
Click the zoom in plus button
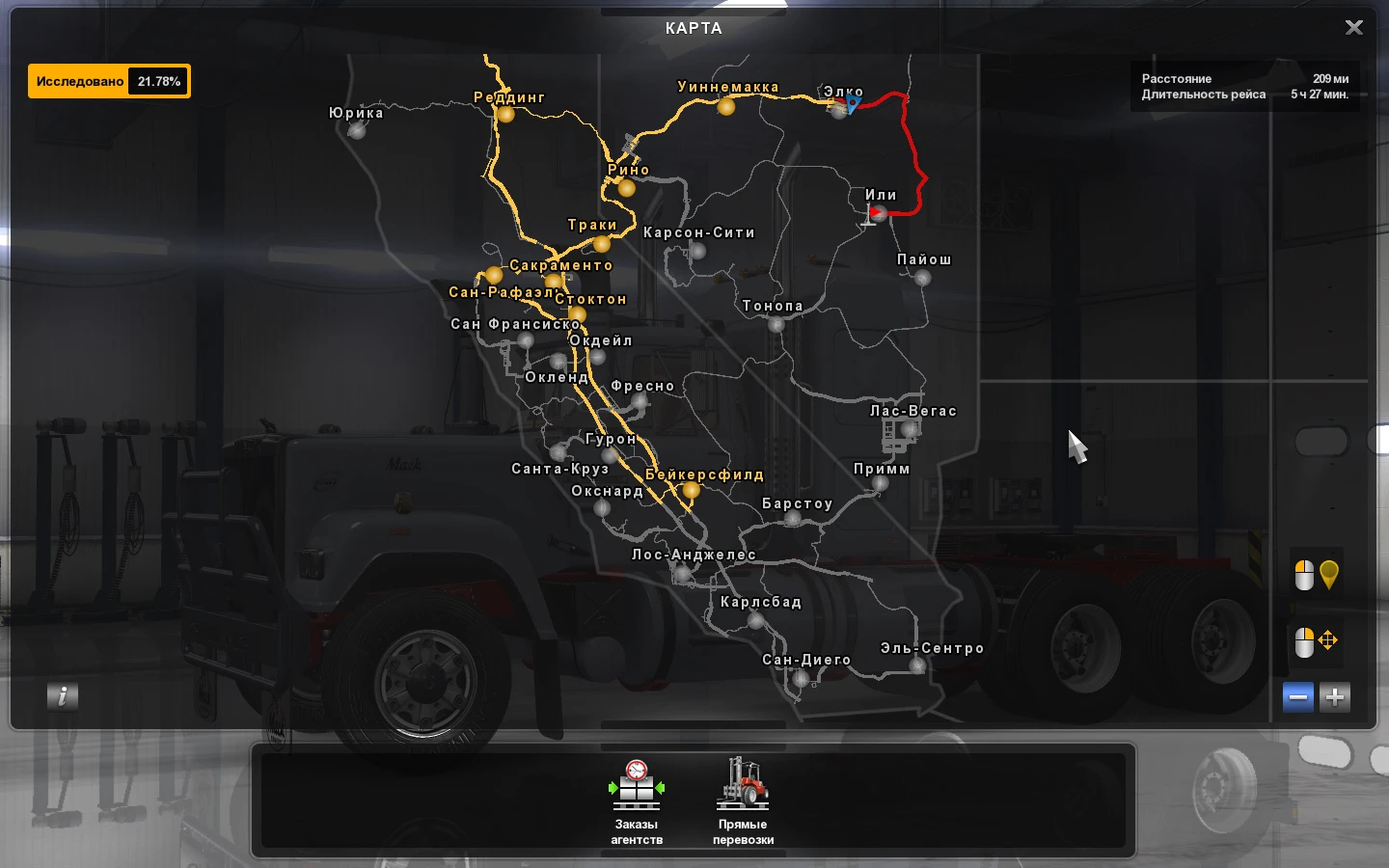point(1334,696)
